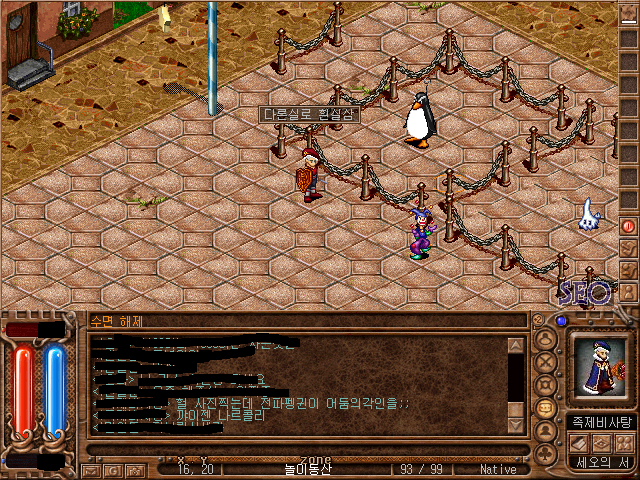Click the small G button

112,469
